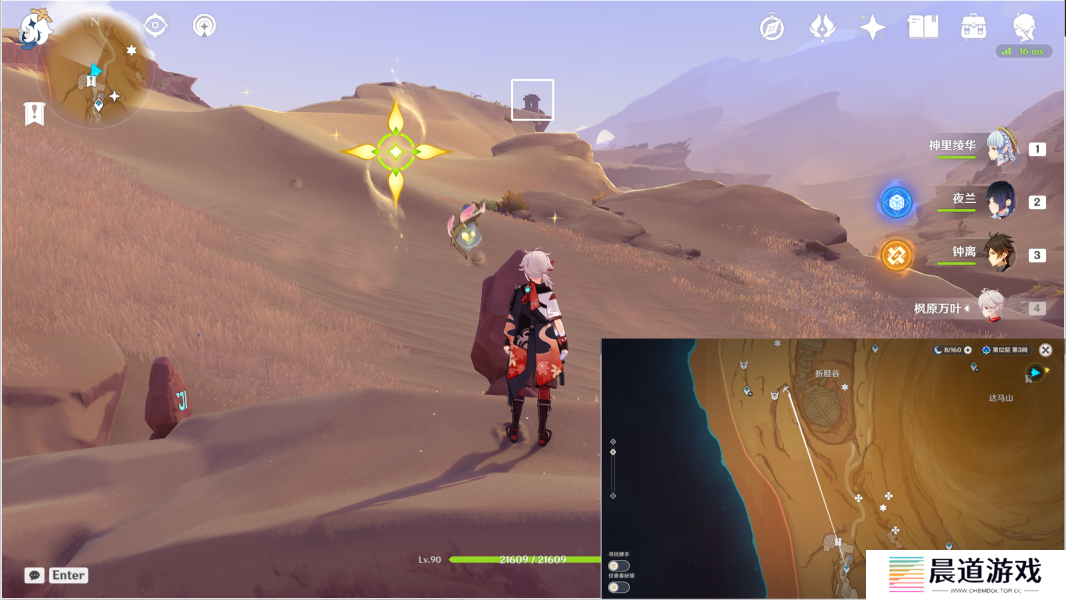Close the map overlay panel

click(x=1045, y=350)
